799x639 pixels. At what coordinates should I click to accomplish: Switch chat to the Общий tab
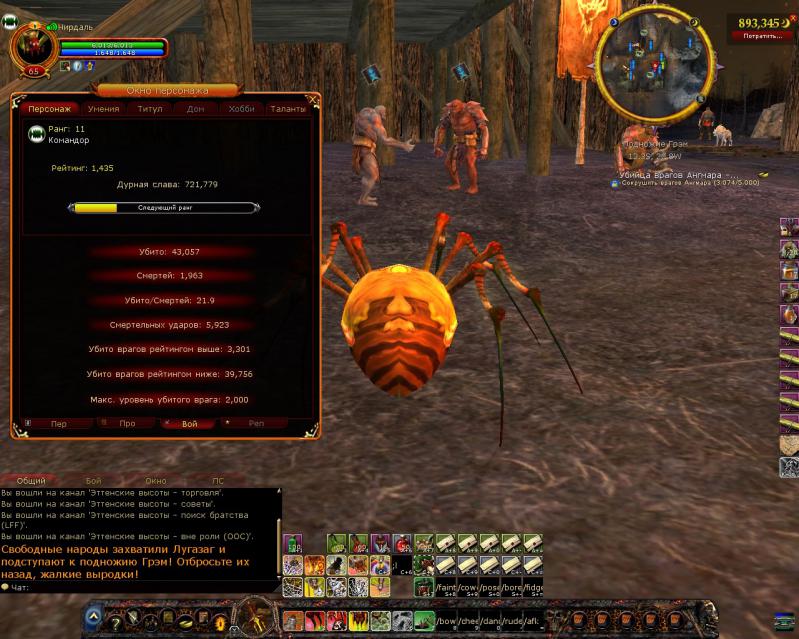tap(31, 481)
